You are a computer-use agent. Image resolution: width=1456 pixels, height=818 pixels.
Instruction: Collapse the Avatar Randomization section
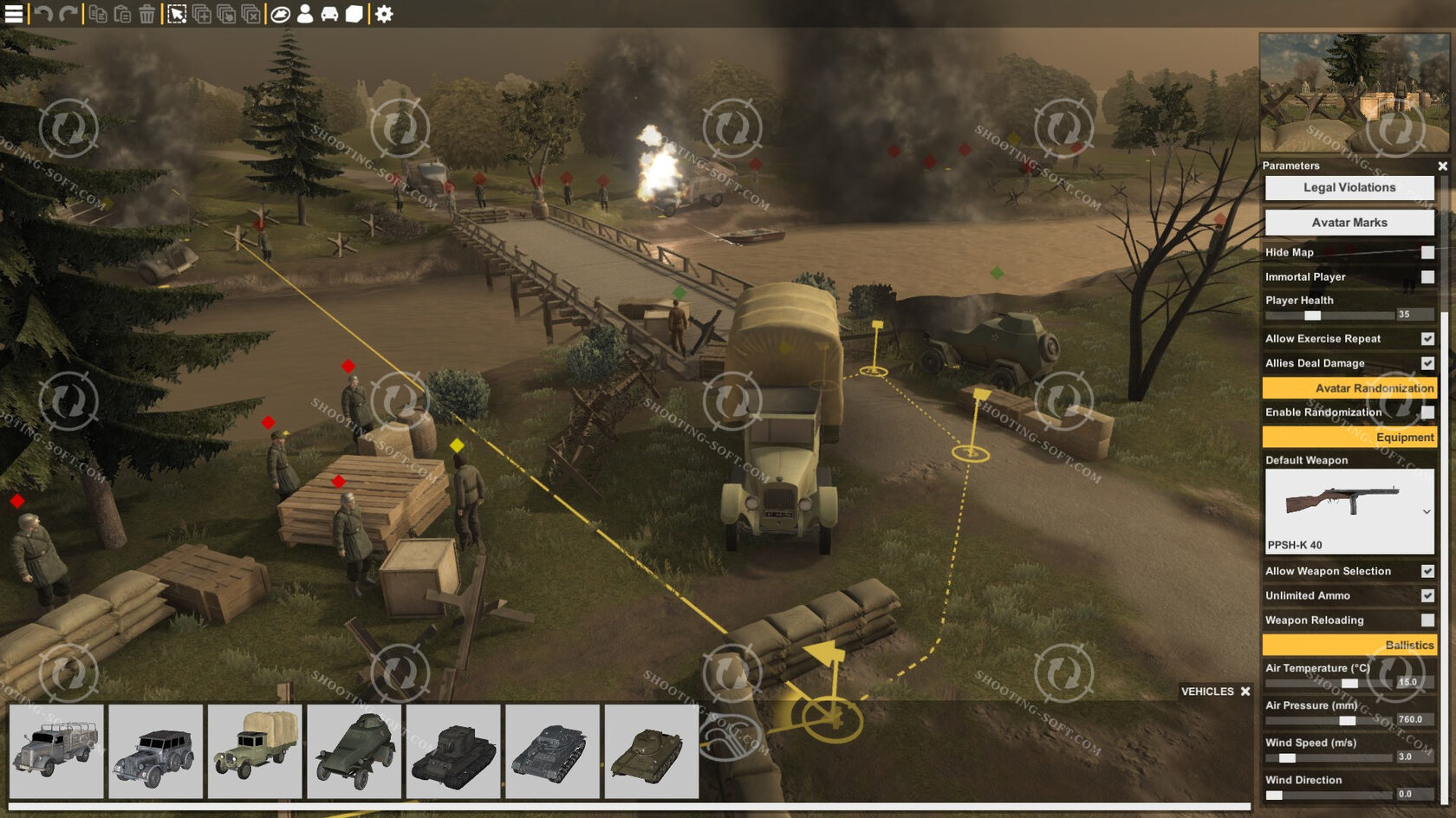click(1349, 388)
